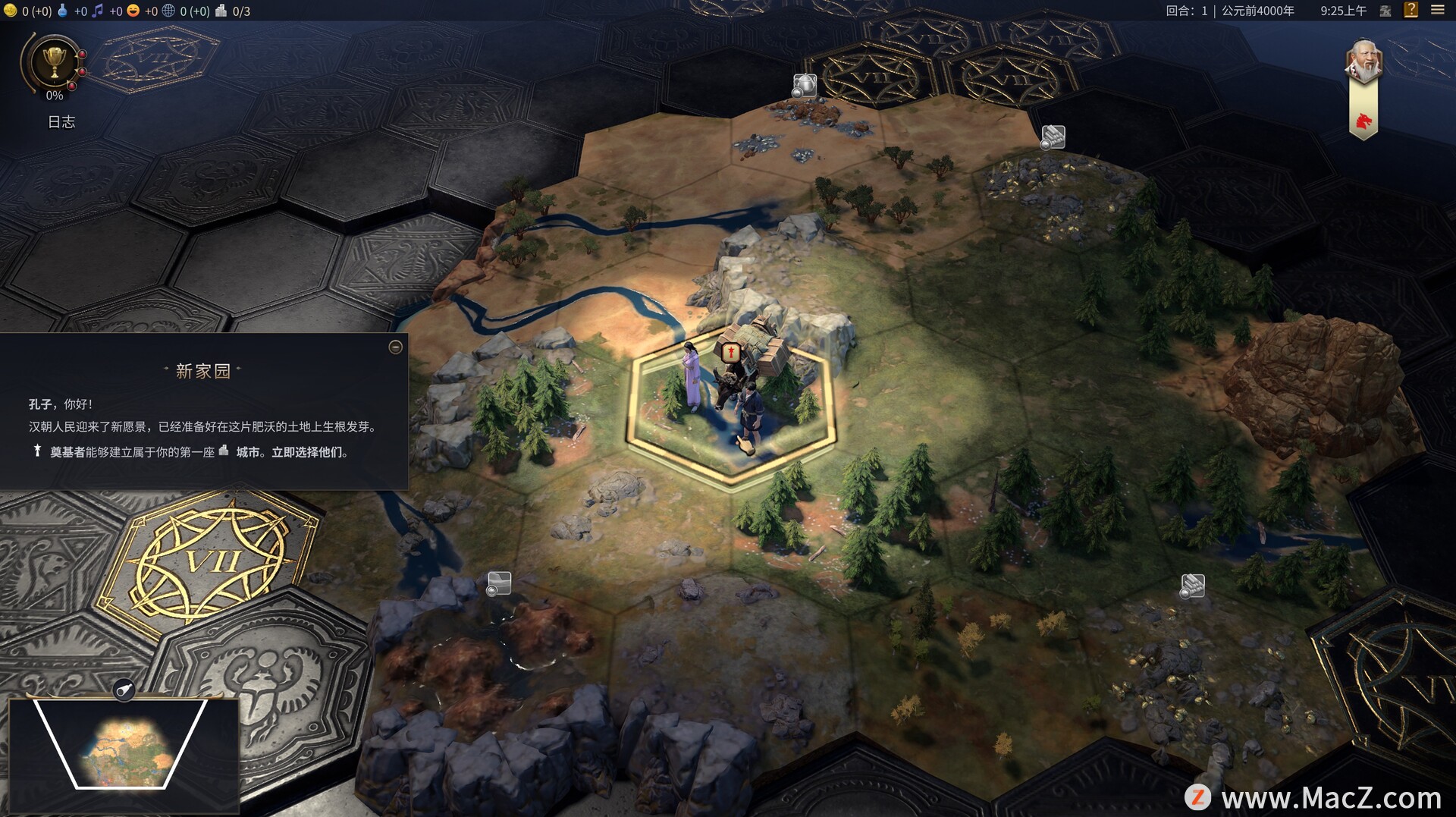Click the settlement cap buildings icon
Image resolution: width=1456 pixels, height=817 pixels.
[221, 11]
